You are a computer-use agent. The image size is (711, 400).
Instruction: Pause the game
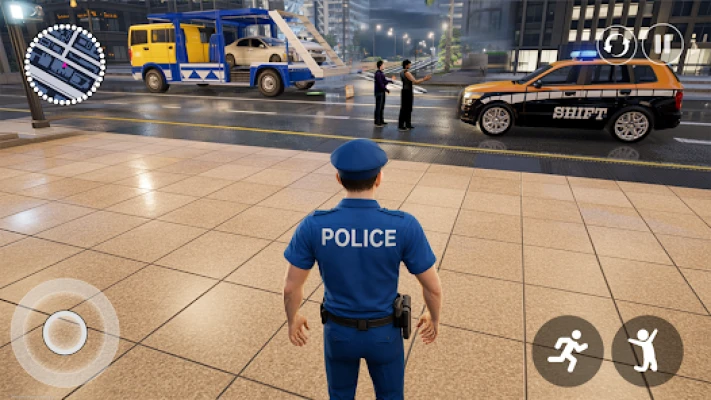[x=661, y=45]
